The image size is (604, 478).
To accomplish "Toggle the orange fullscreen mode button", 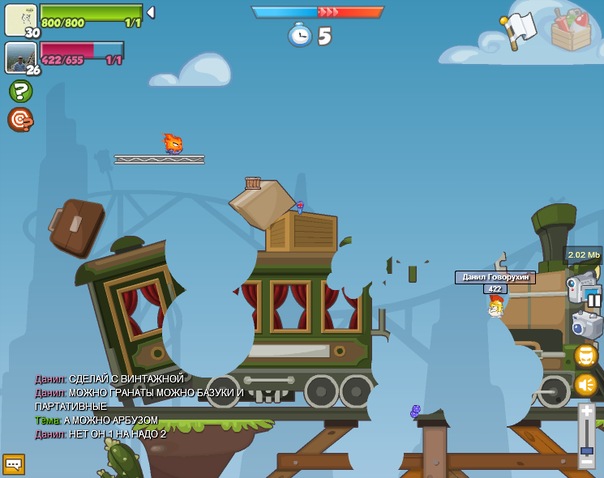I will [x=586, y=355].
